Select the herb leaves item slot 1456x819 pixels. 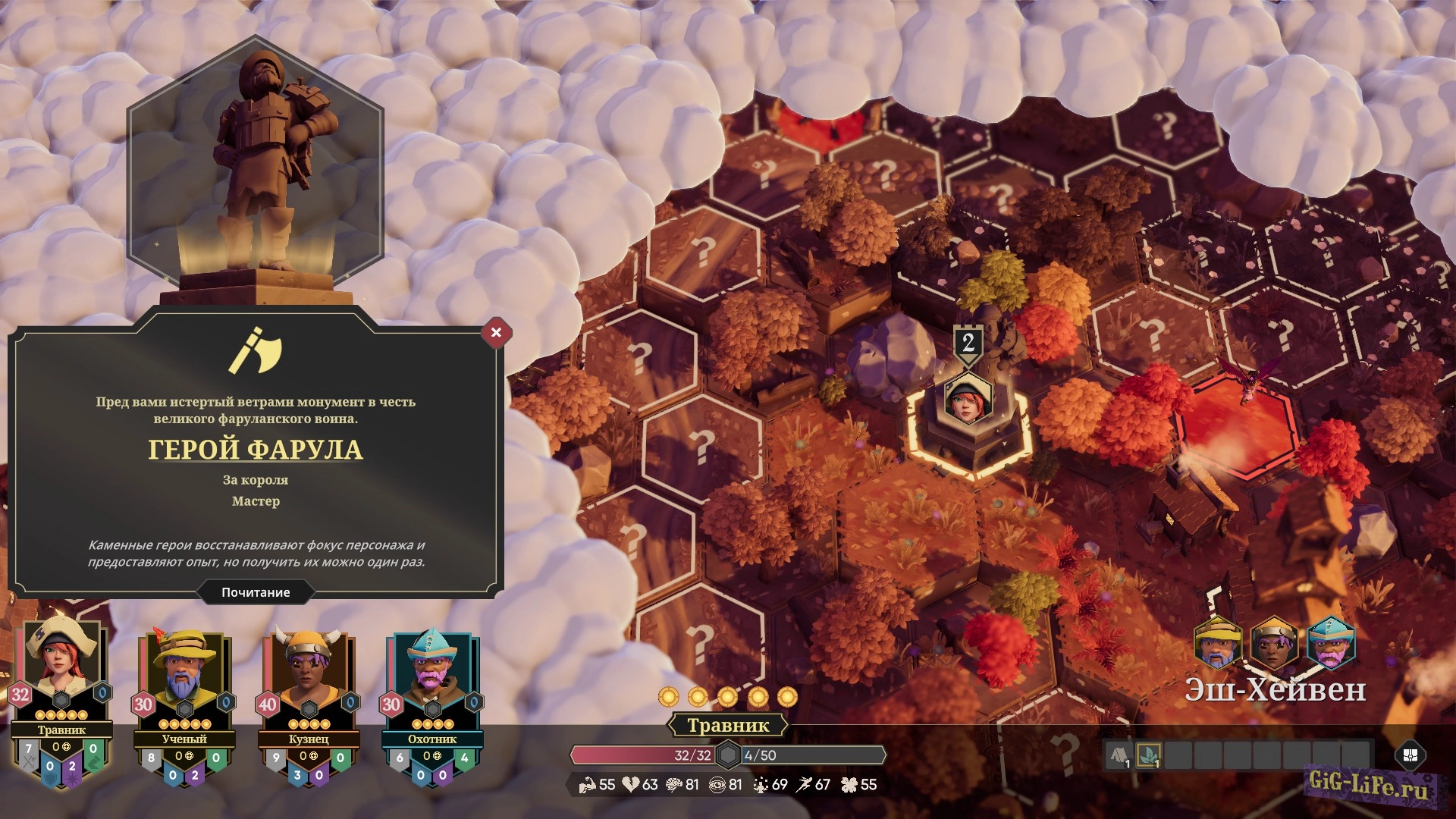(1149, 755)
